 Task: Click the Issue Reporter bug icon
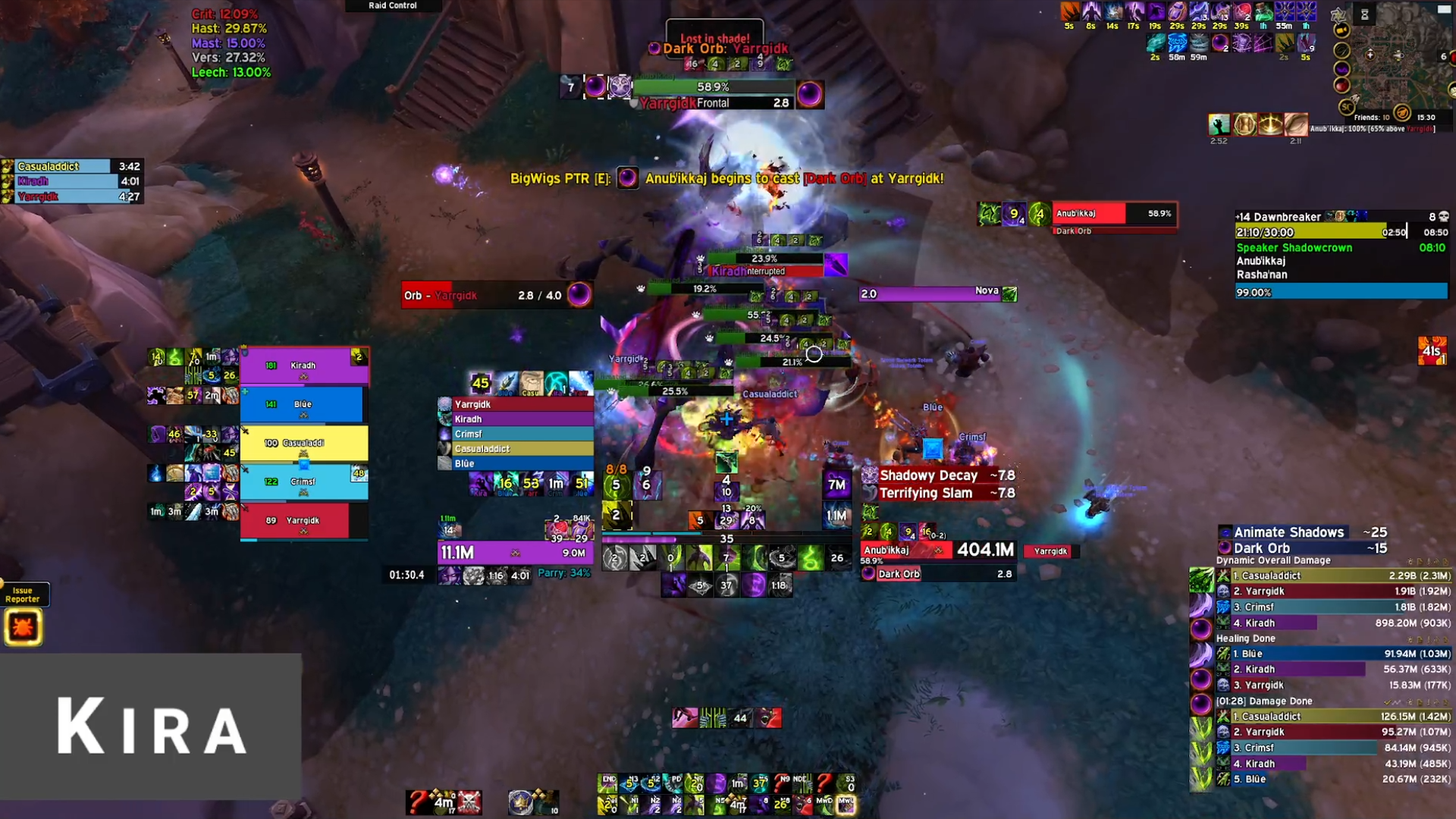pyautogui.click(x=23, y=627)
